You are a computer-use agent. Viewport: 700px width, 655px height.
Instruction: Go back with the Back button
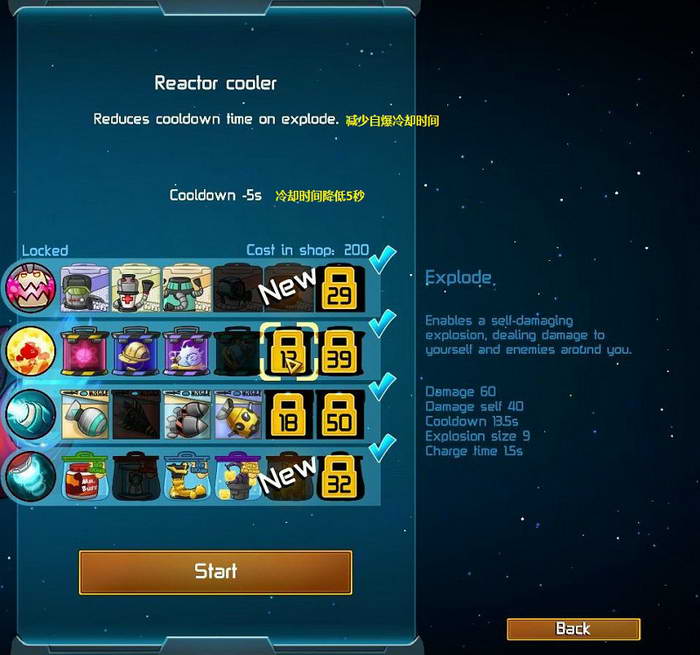pos(573,629)
